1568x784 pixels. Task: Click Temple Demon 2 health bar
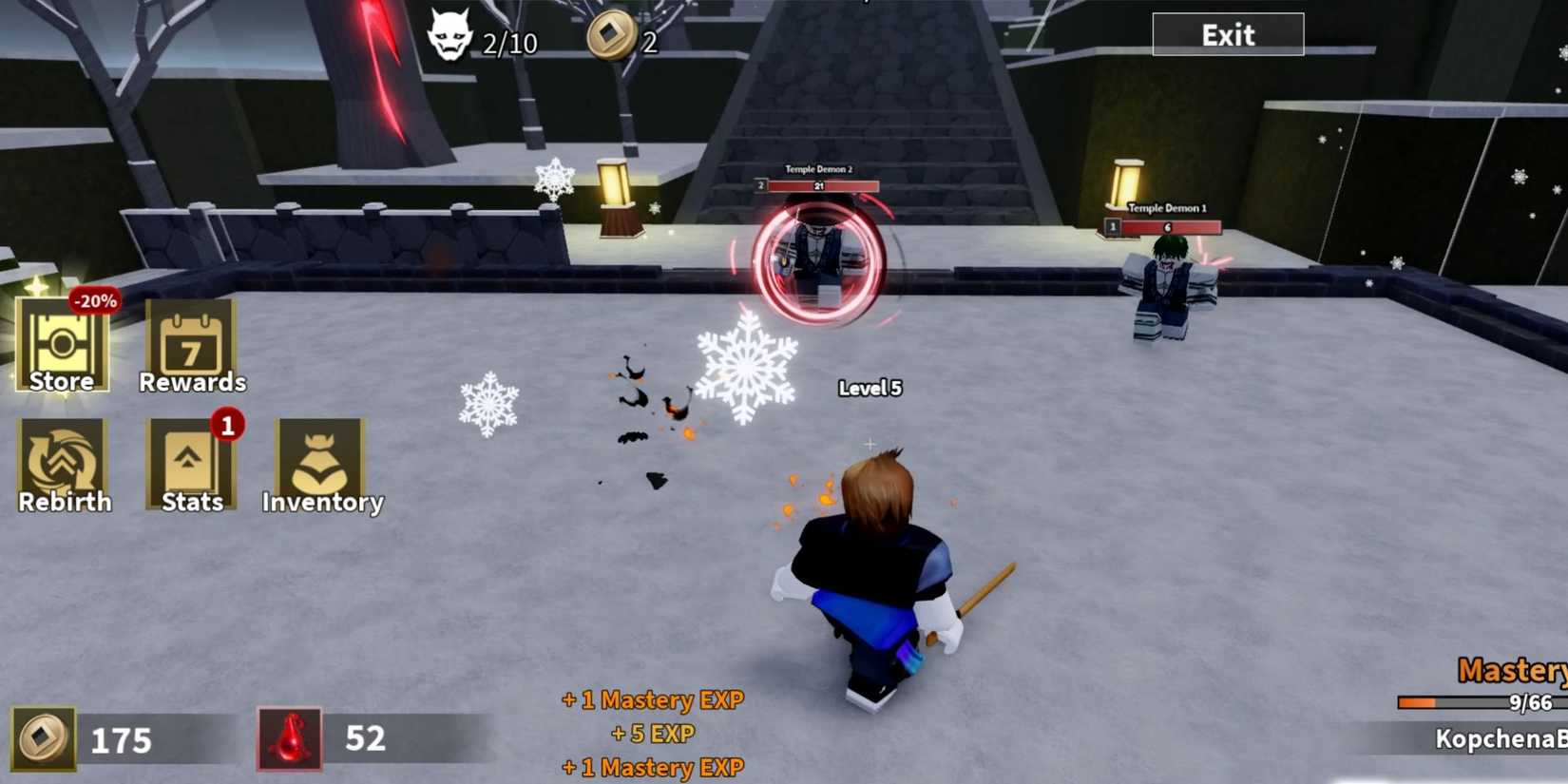[x=819, y=185]
